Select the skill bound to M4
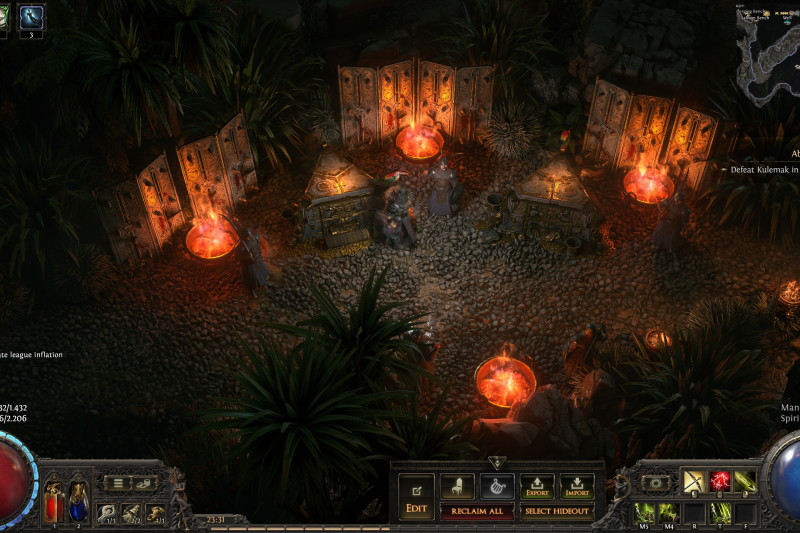Image resolution: width=800 pixels, height=533 pixels. point(669,513)
